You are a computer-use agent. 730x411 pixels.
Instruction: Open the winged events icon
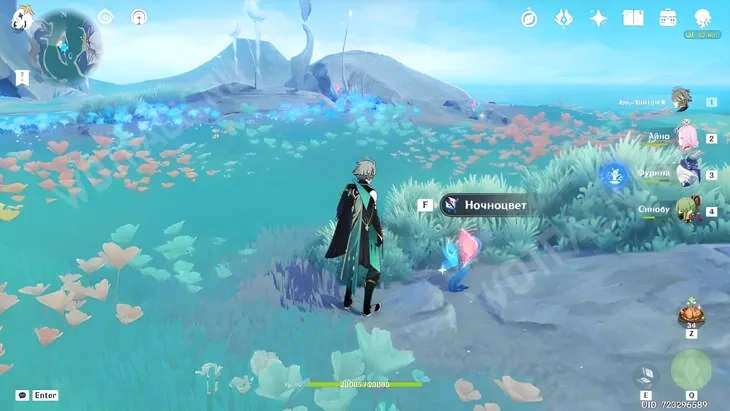coord(564,18)
